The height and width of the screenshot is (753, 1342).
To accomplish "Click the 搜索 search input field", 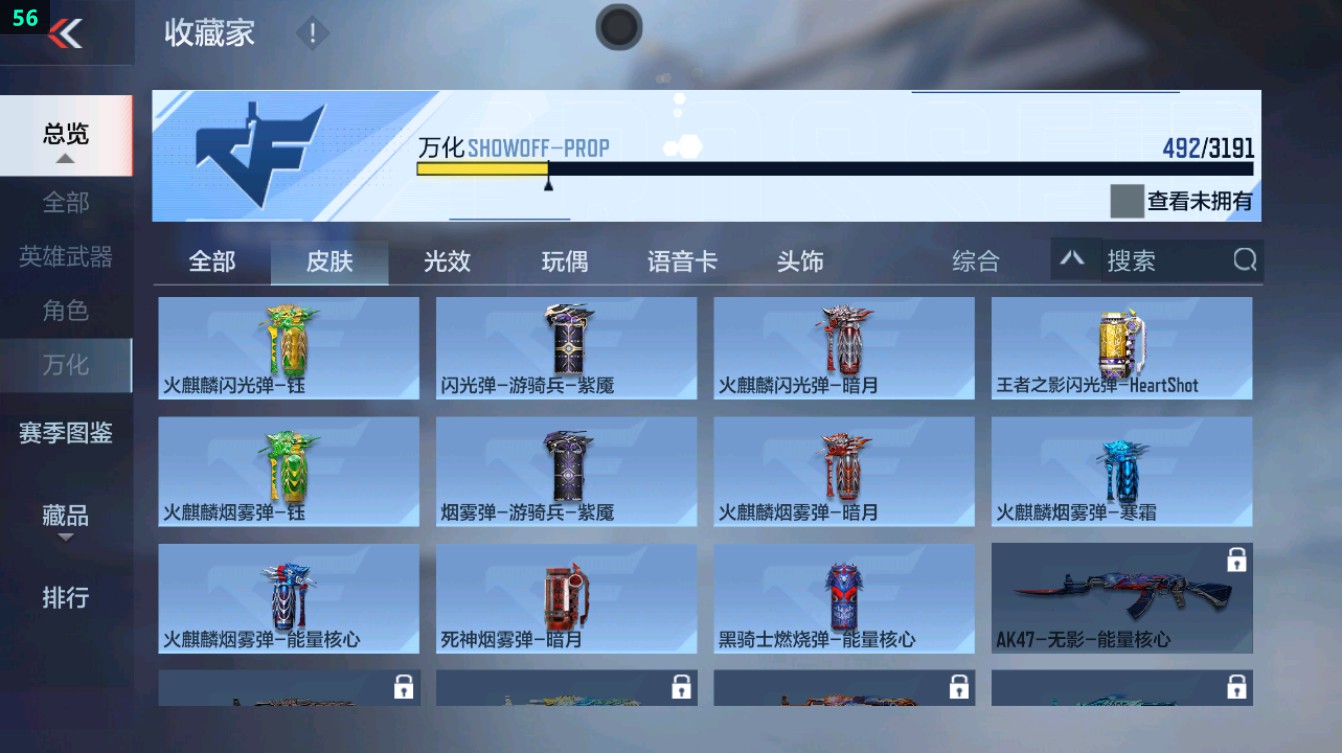I will tap(1160, 261).
